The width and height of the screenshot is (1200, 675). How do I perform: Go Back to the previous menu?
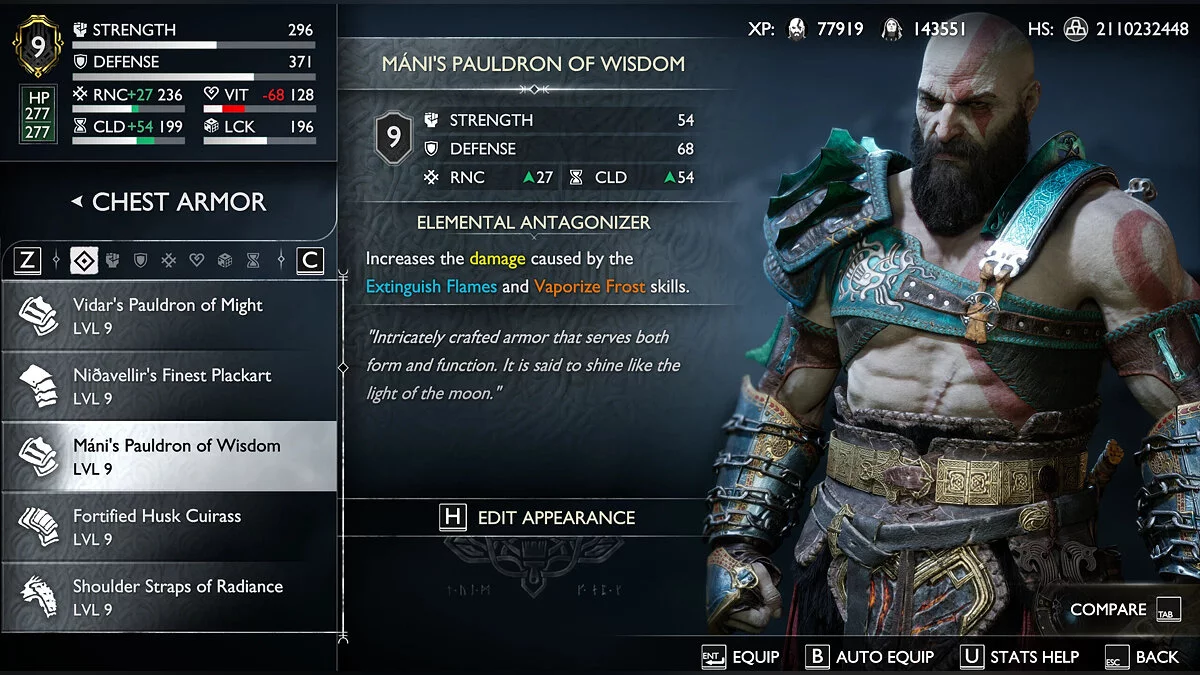pyautogui.click(x=1142, y=657)
